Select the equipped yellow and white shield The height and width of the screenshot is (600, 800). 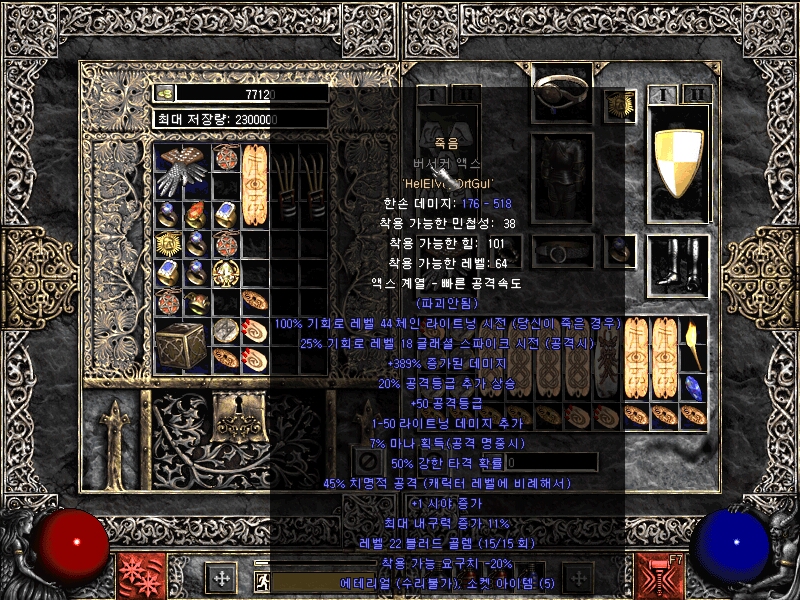click(678, 163)
